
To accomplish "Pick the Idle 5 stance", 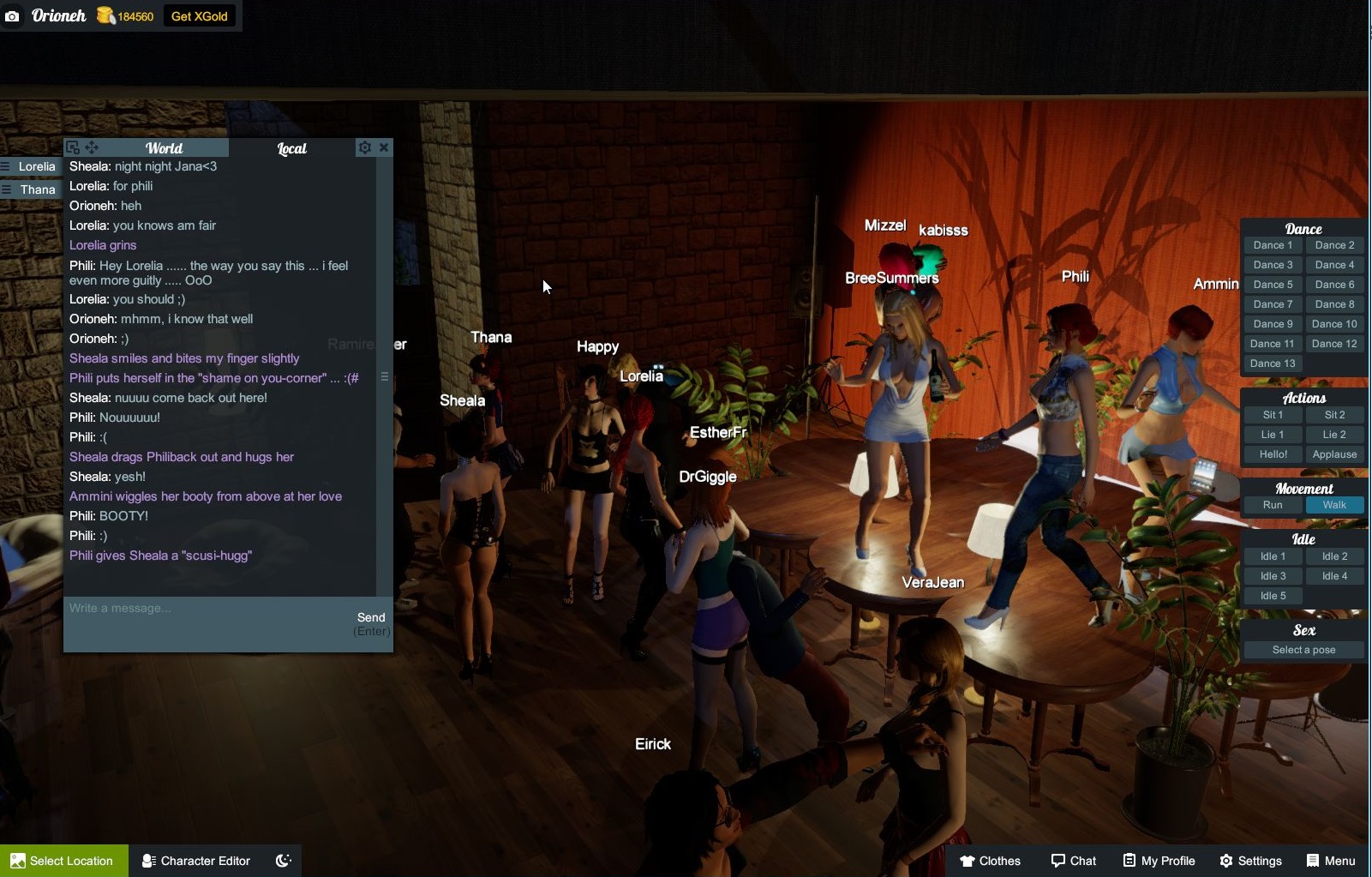I will point(1273,596).
